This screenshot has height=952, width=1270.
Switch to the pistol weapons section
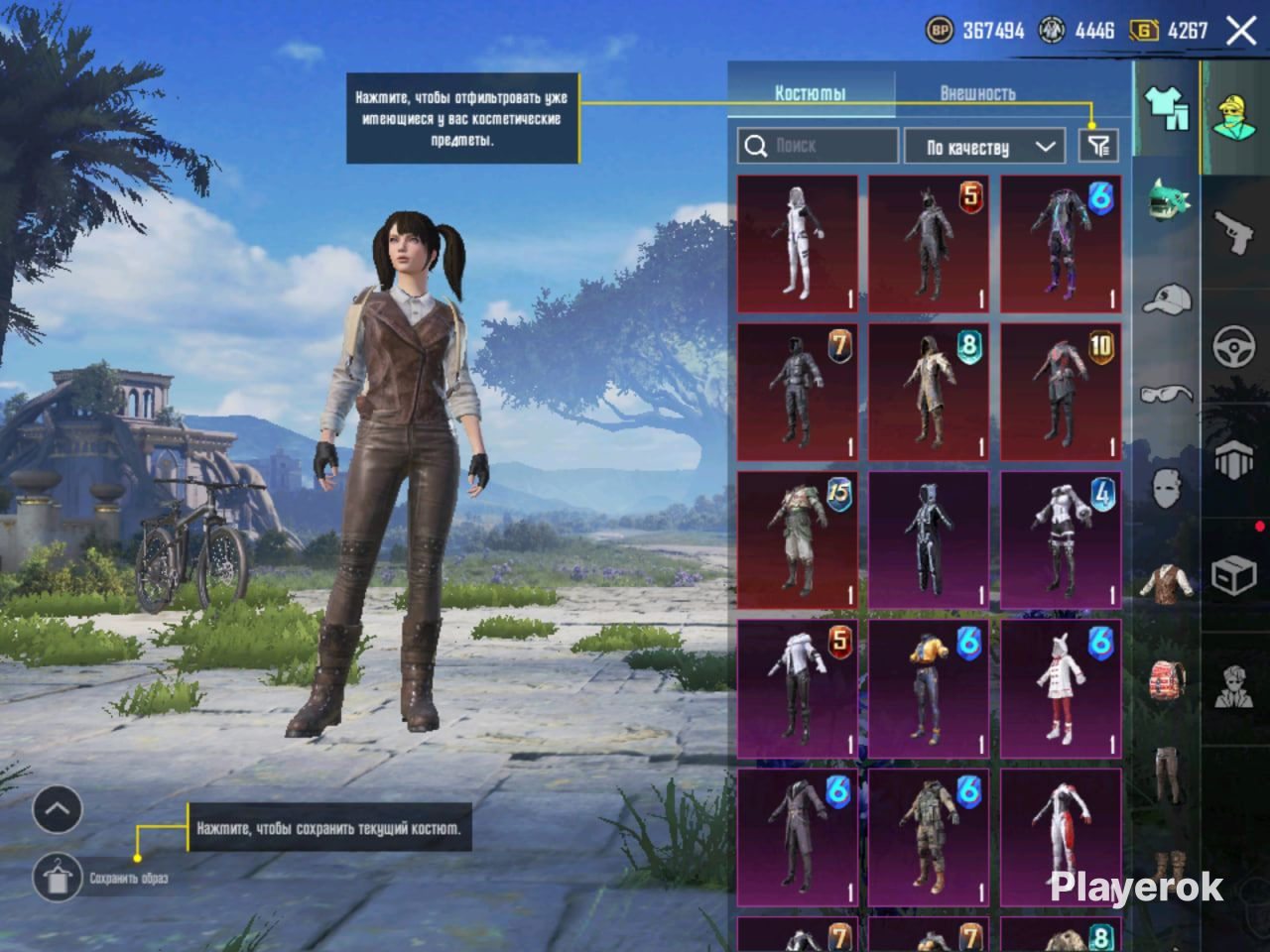click(1235, 234)
